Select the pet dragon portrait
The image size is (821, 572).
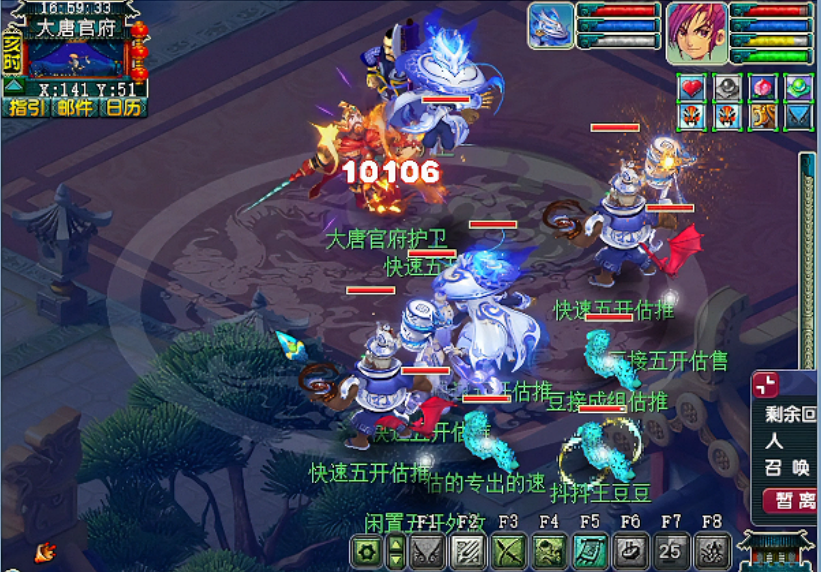click(551, 25)
